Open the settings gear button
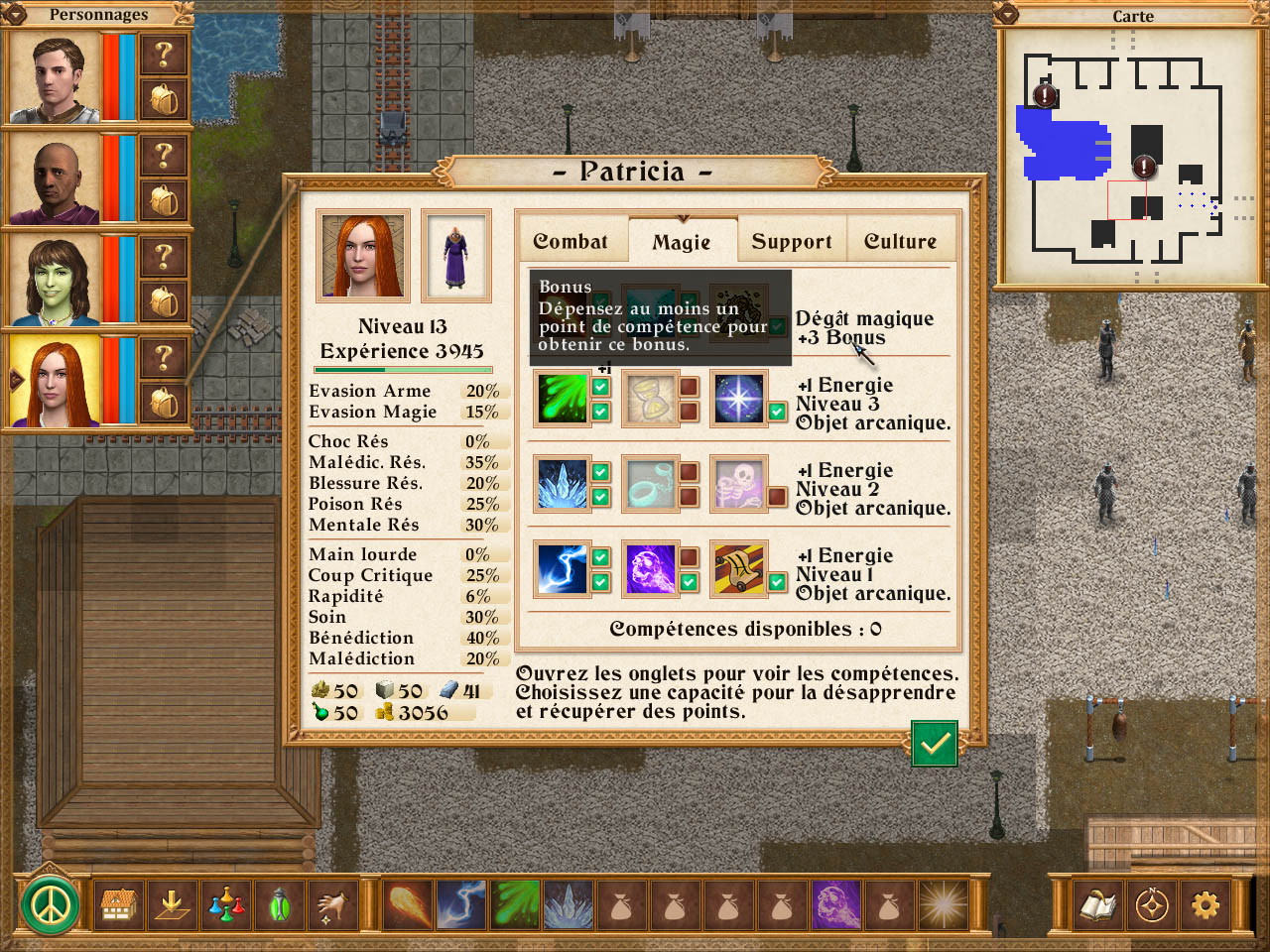This screenshot has width=1270, height=952. click(x=1205, y=904)
